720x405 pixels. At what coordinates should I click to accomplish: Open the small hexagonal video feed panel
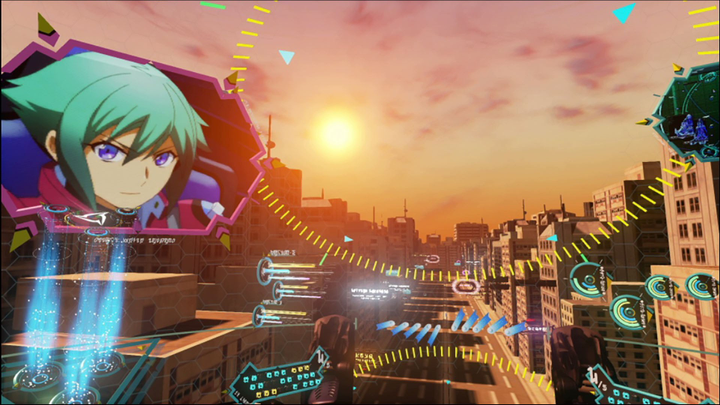click(687, 123)
